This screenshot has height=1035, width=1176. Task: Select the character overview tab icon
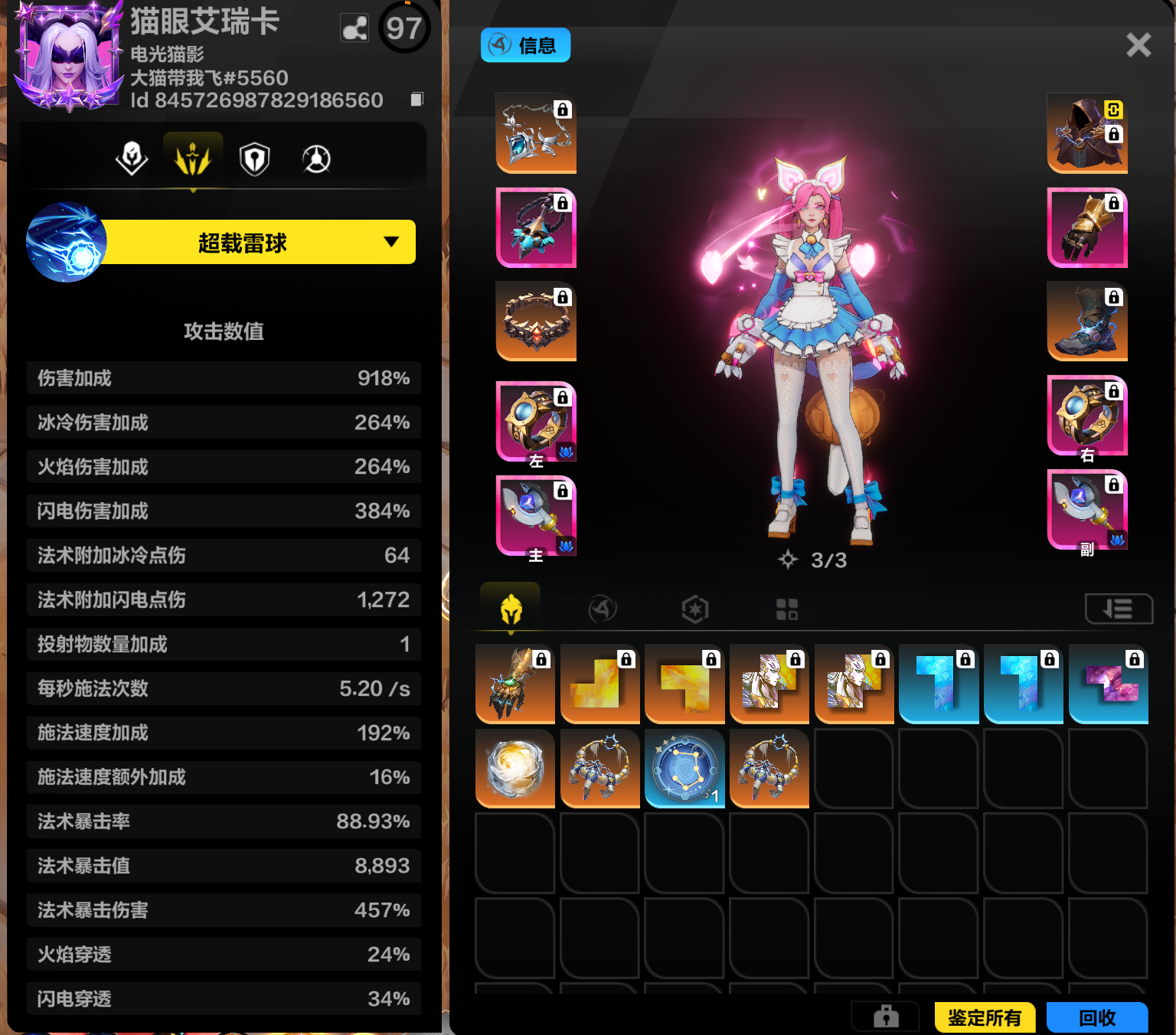[x=132, y=158]
